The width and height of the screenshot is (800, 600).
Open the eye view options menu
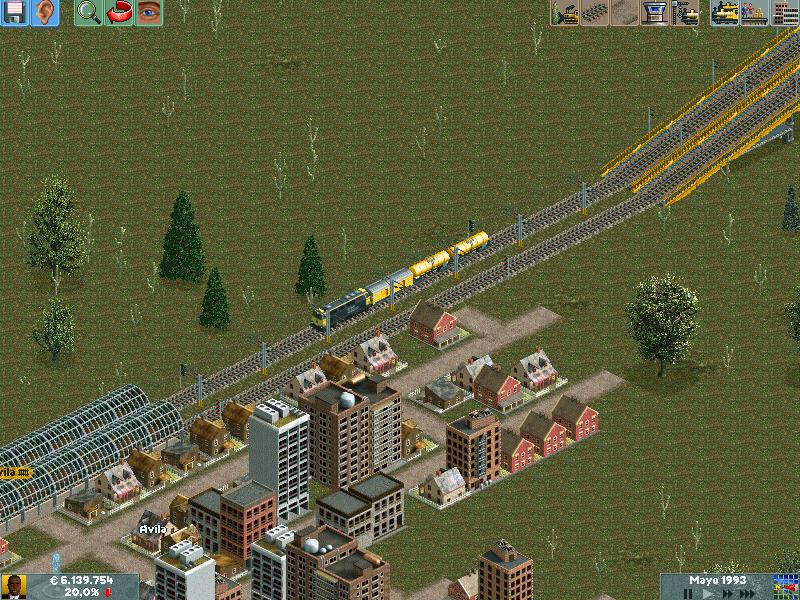(x=149, y=13)
